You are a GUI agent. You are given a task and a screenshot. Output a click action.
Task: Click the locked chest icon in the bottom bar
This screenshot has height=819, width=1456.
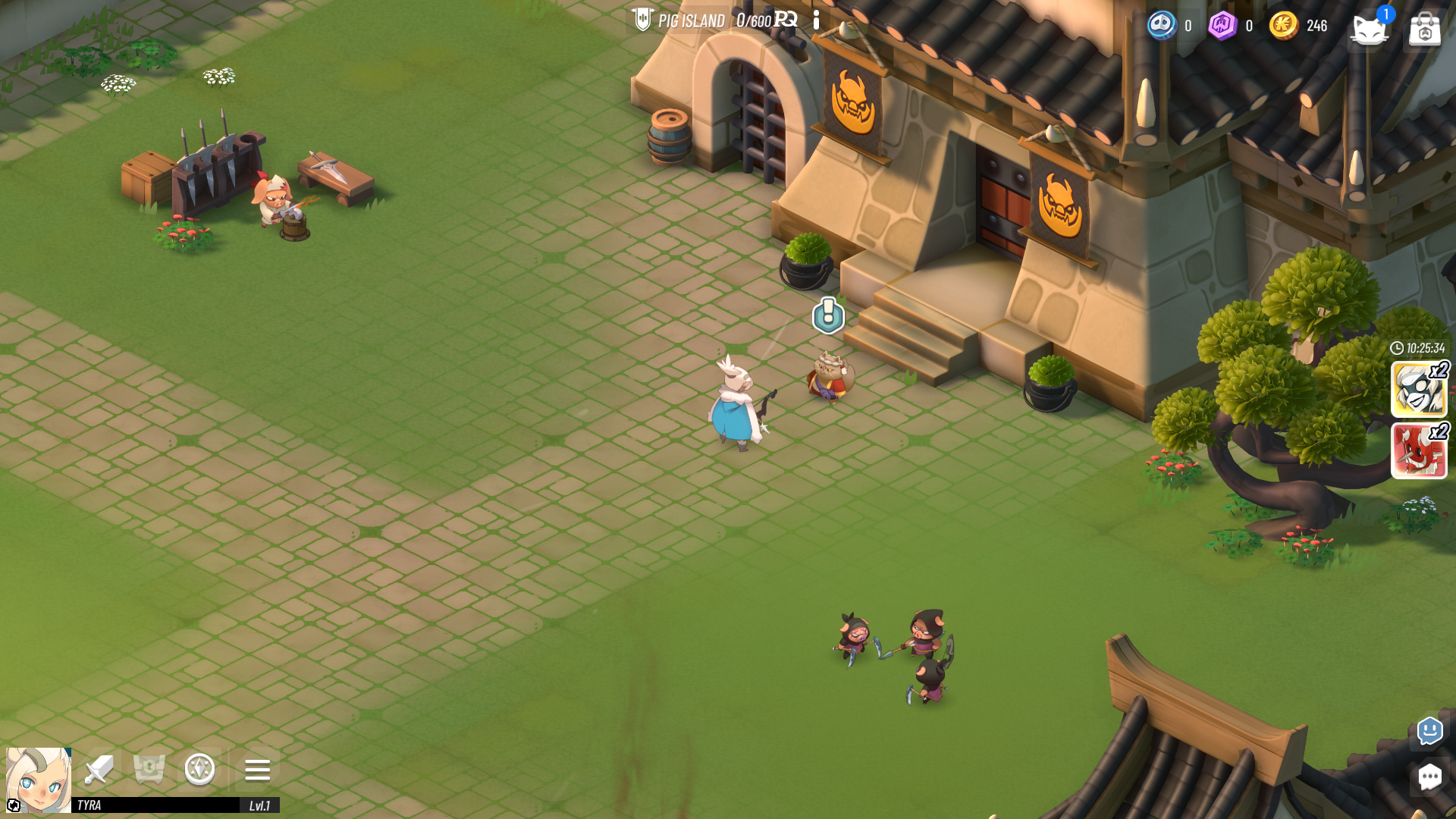pyautogui.click(x=149, y=770)
